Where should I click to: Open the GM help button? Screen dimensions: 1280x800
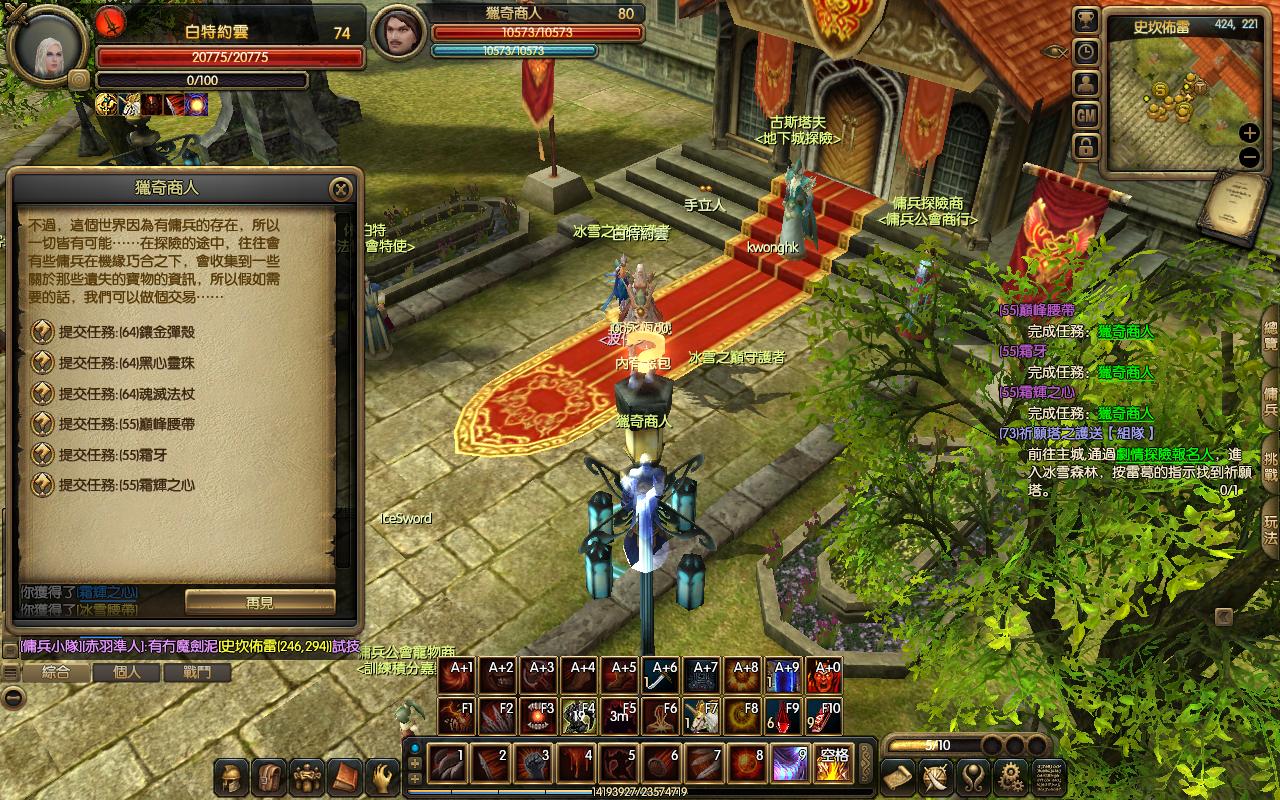(1086, 116)
